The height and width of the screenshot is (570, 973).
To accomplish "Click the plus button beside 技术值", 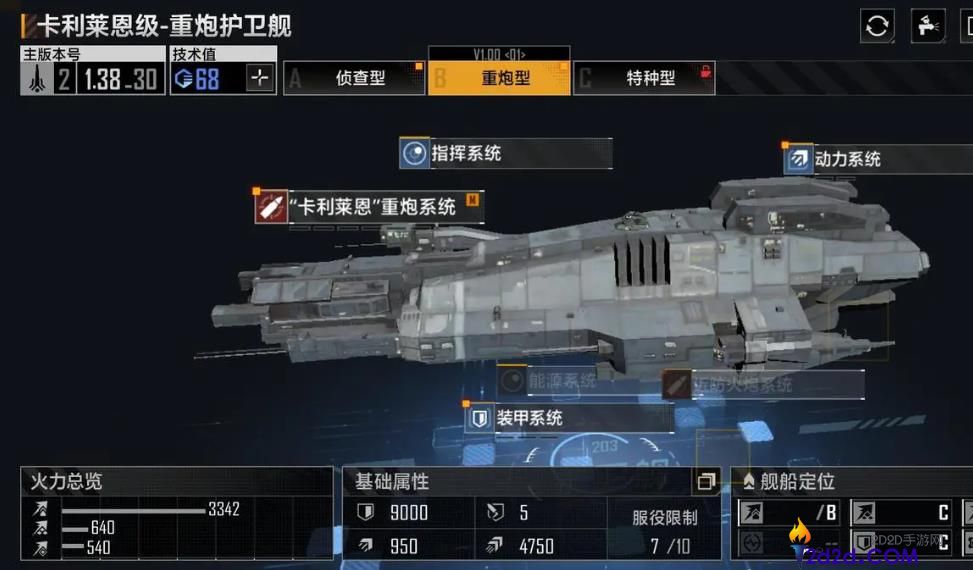I will [x=260, y=78].
